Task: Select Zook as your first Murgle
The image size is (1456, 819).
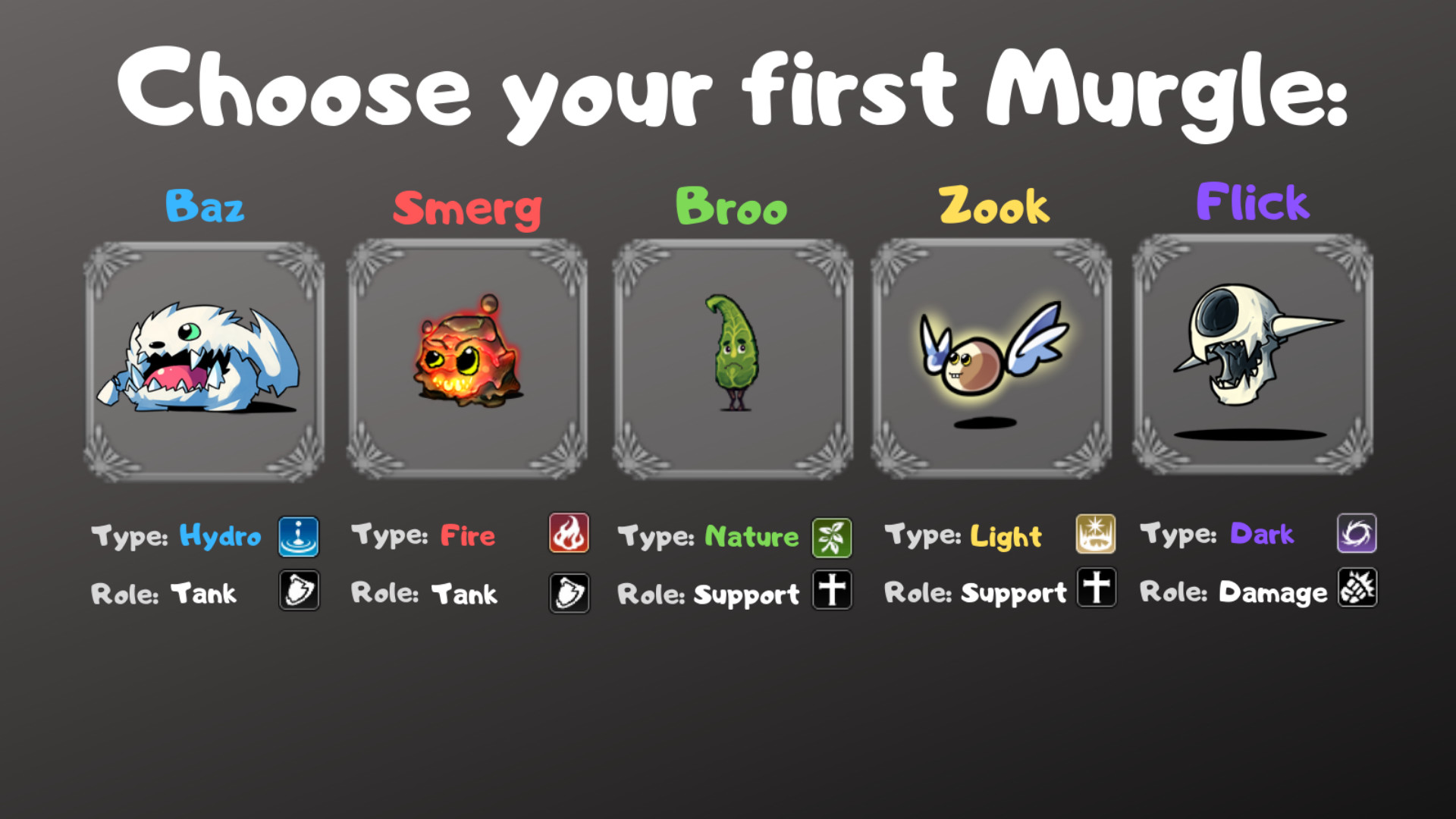Action: pos(992,358)
